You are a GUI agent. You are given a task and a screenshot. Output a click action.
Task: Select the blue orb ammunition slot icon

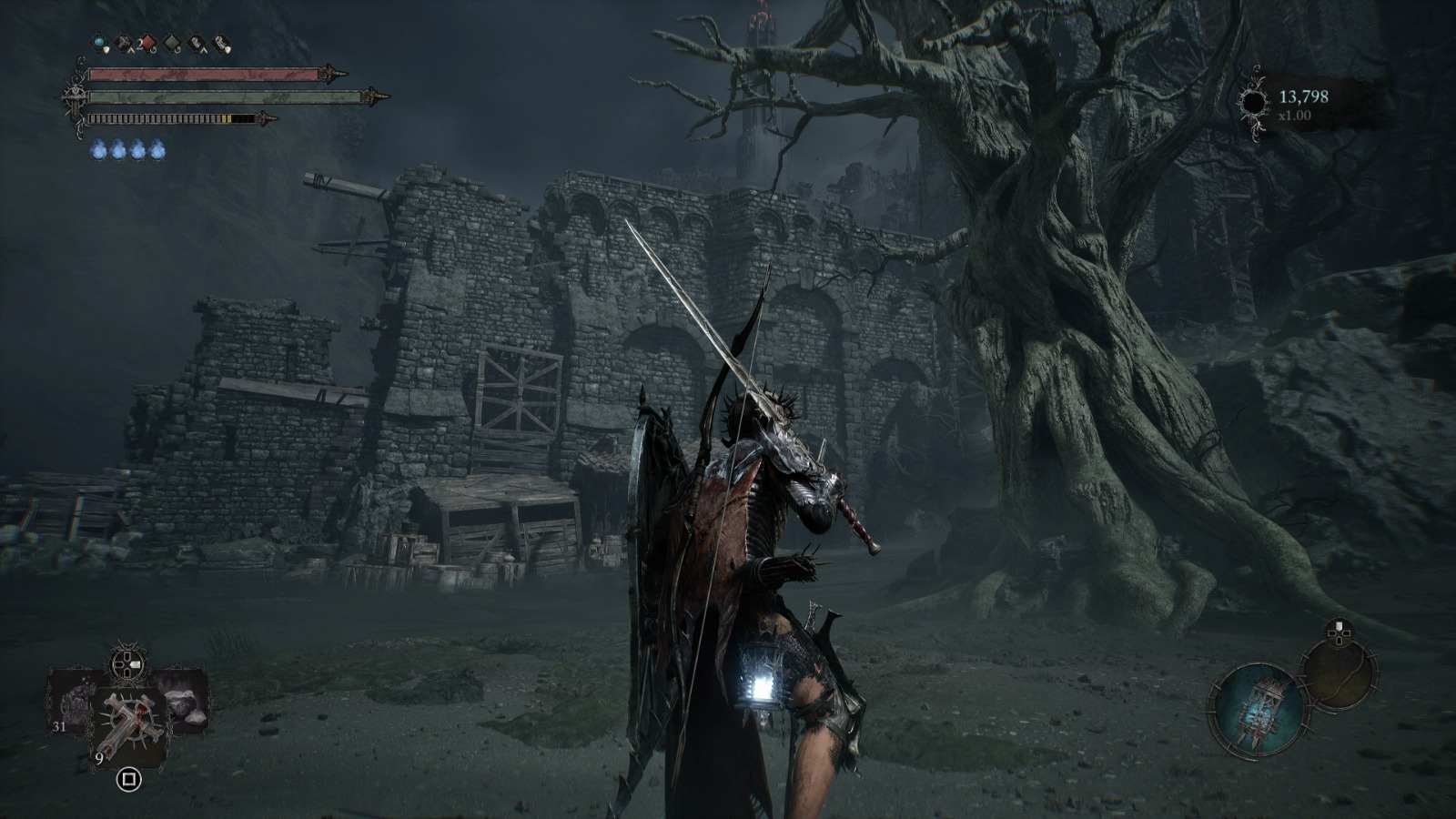tap(98, 42)
